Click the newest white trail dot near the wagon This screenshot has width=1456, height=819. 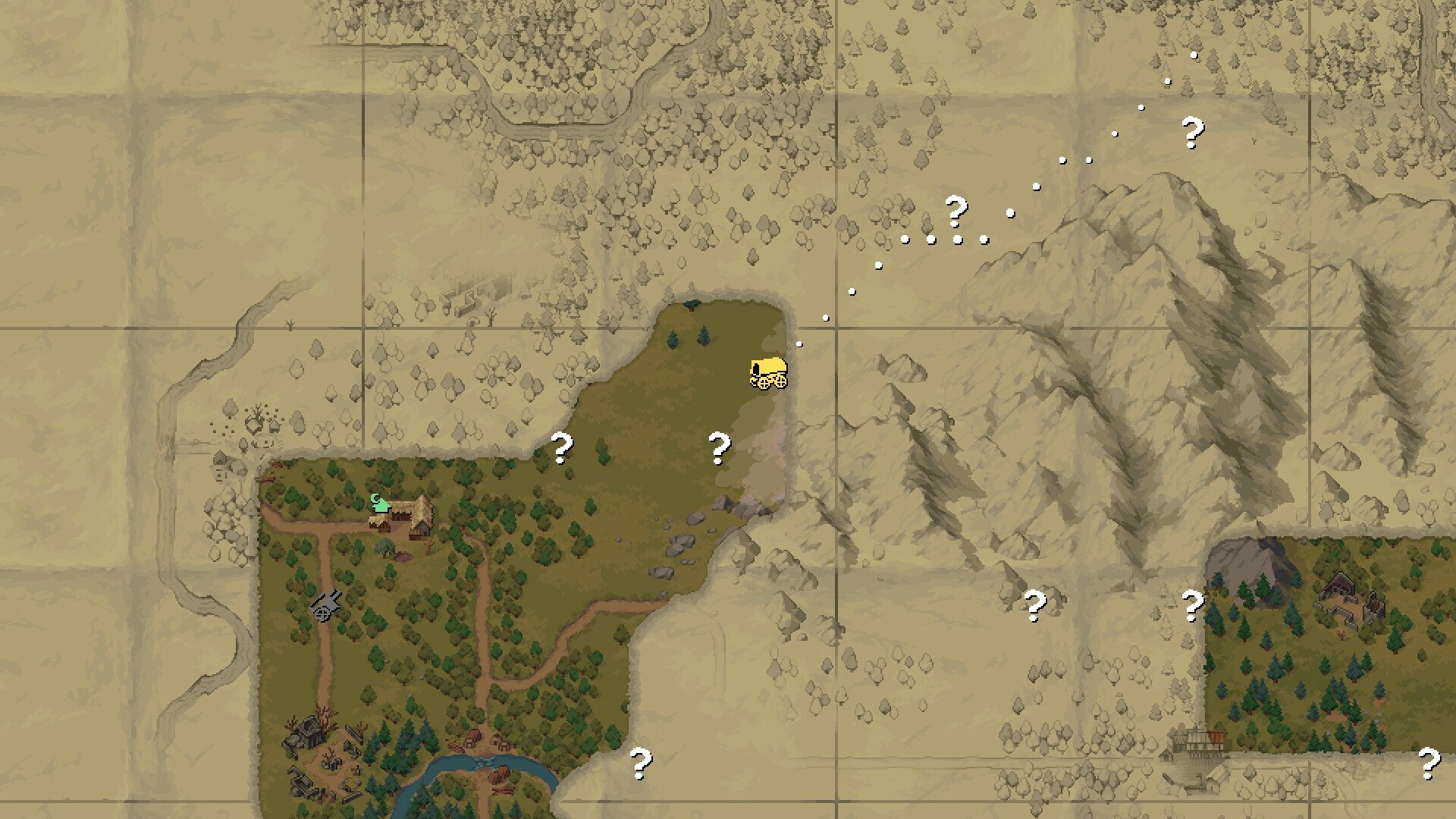click(x=798, y=344)
